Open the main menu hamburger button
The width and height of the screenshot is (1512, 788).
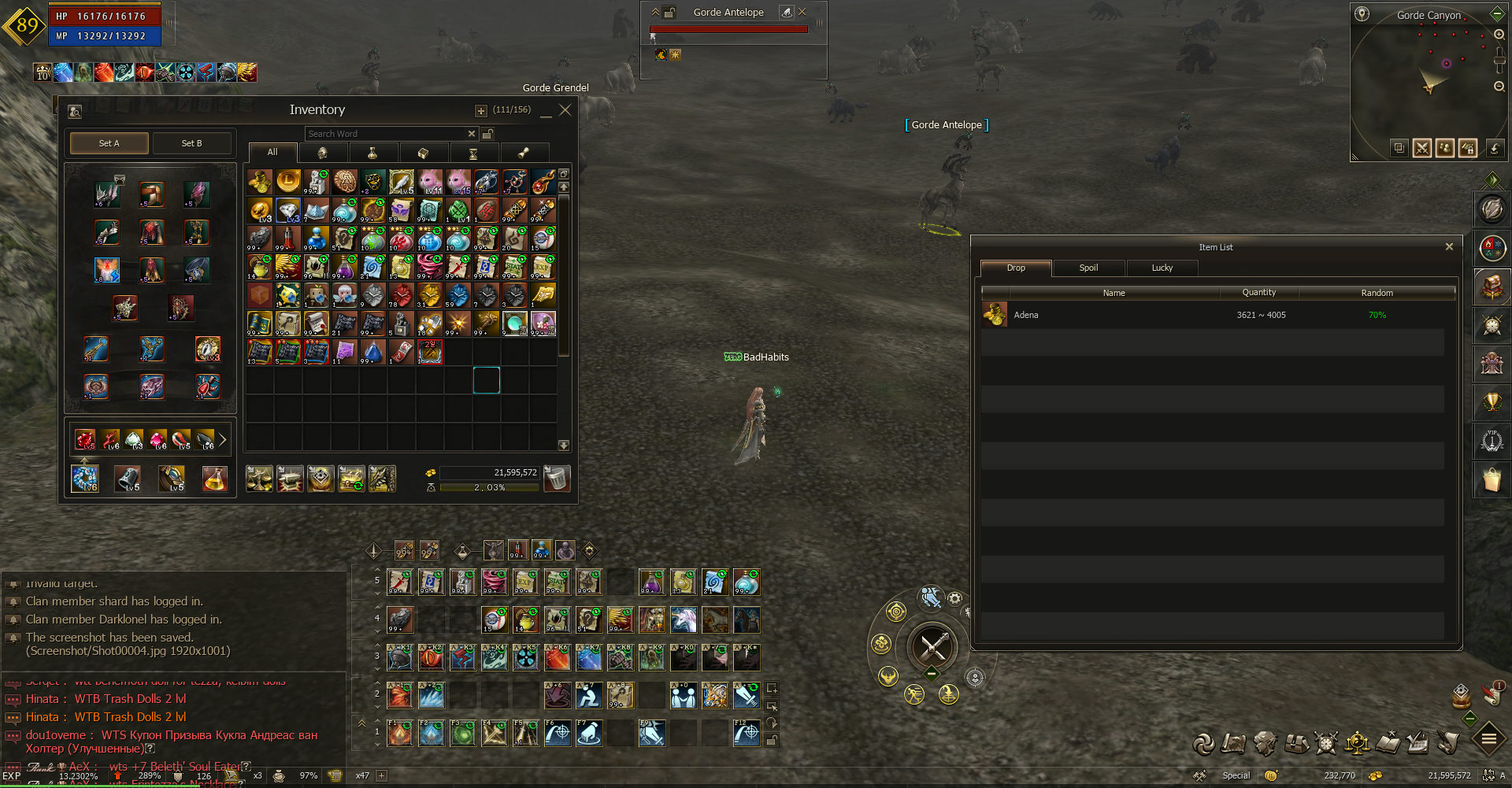click(1489, 738)
